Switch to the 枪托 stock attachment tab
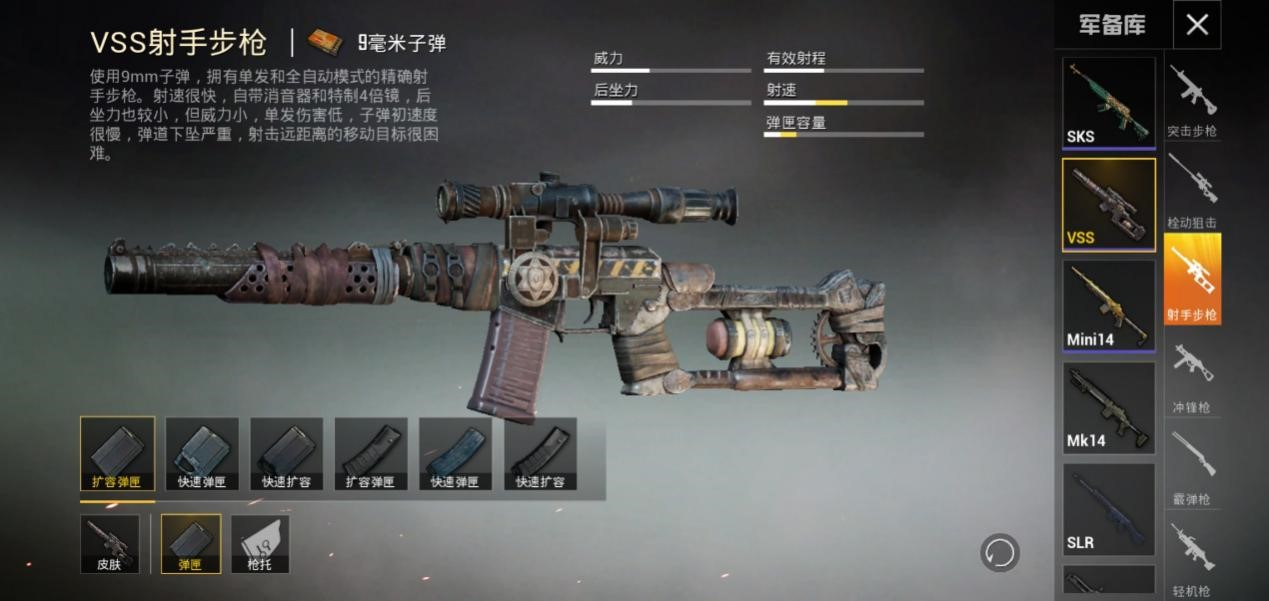1269x601 pixels. click(x=260, y=544)
